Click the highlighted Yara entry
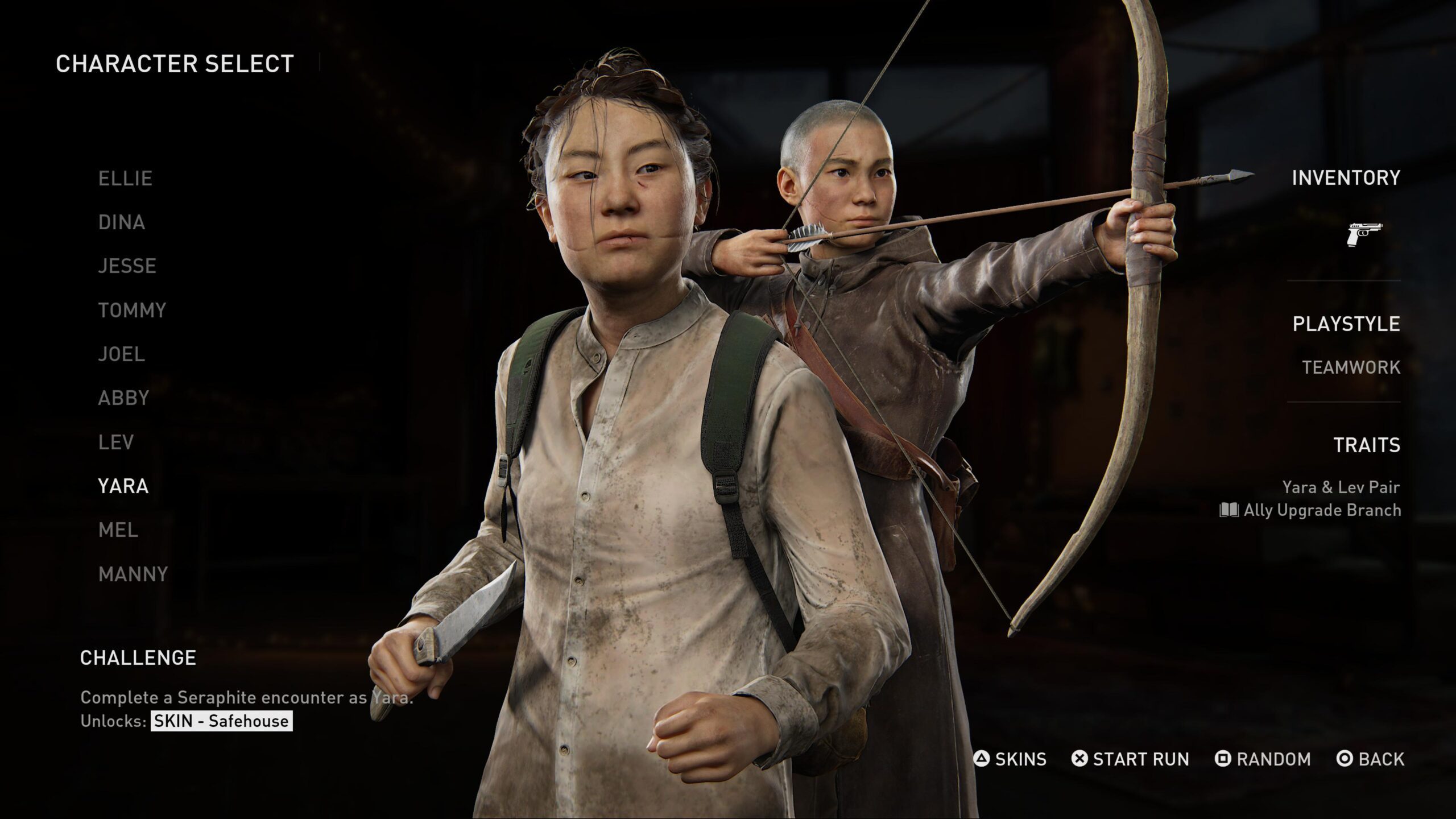The height and width of the screenshot is (819, 1456). click(123, 486)
